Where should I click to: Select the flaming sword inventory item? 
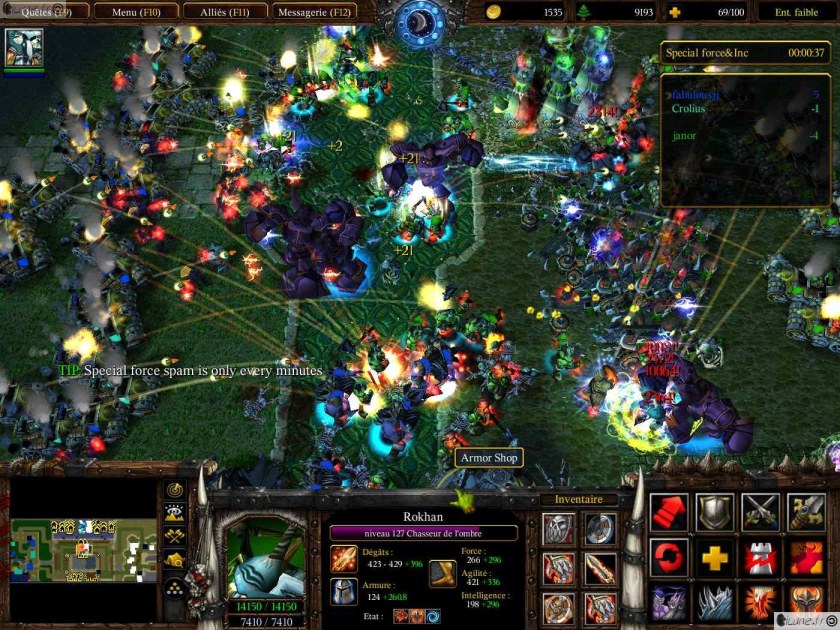click(600, 569)
